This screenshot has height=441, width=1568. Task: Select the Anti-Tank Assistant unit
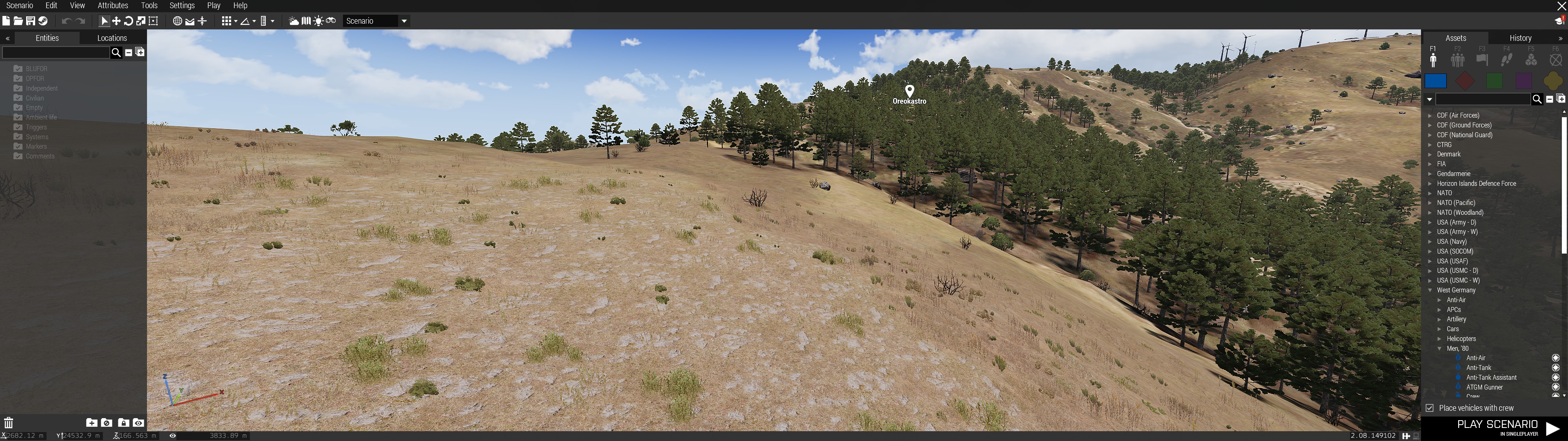(1491, 378)
